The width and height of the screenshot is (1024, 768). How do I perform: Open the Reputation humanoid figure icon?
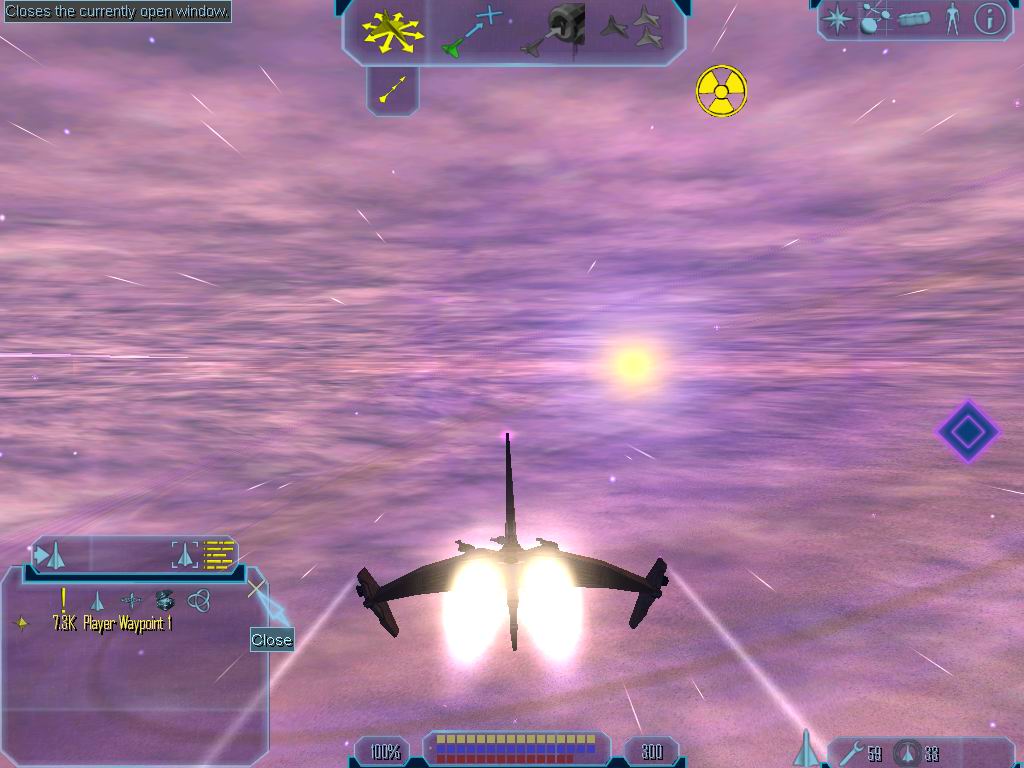coord(952,19)
